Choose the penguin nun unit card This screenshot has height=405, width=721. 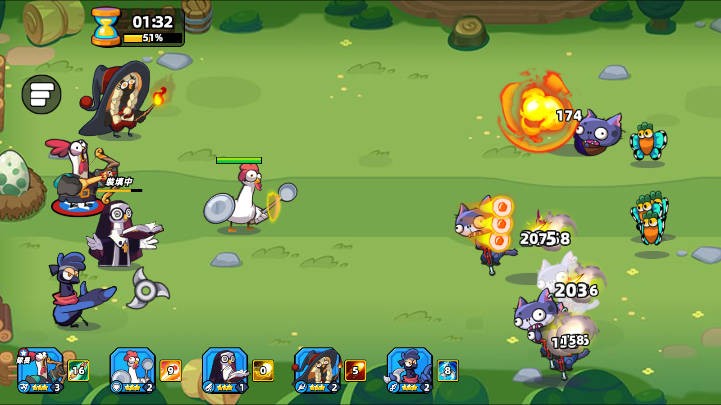[x=224, y=369]
